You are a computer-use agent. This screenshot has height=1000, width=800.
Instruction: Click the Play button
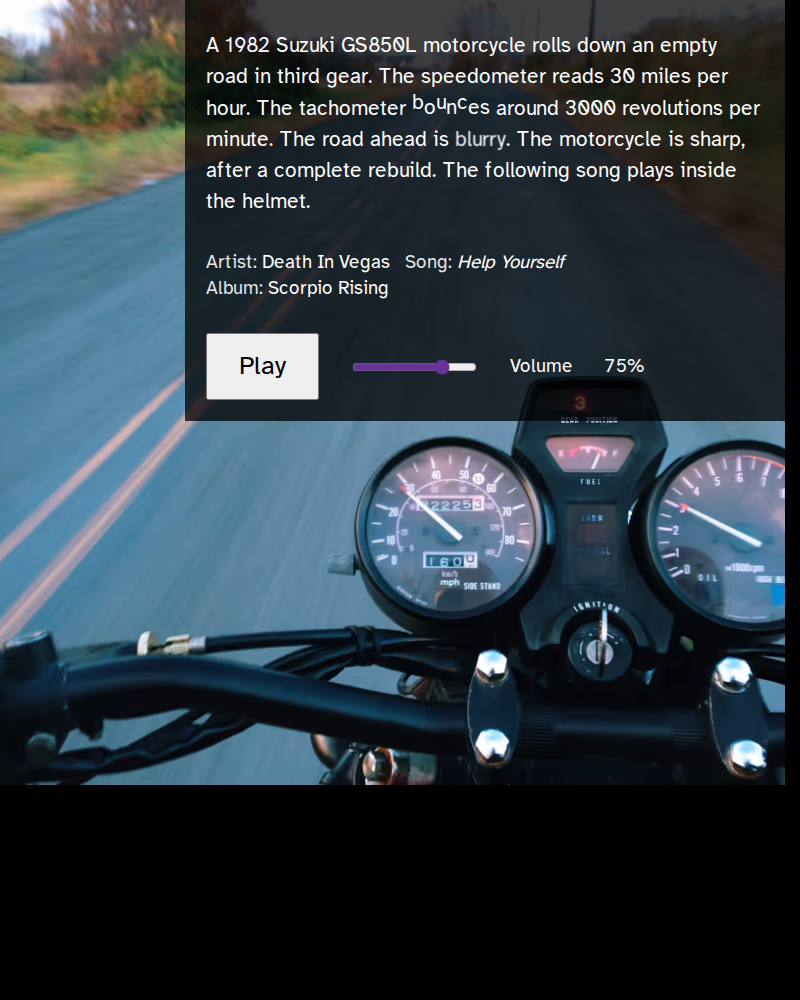coord(262,366)
